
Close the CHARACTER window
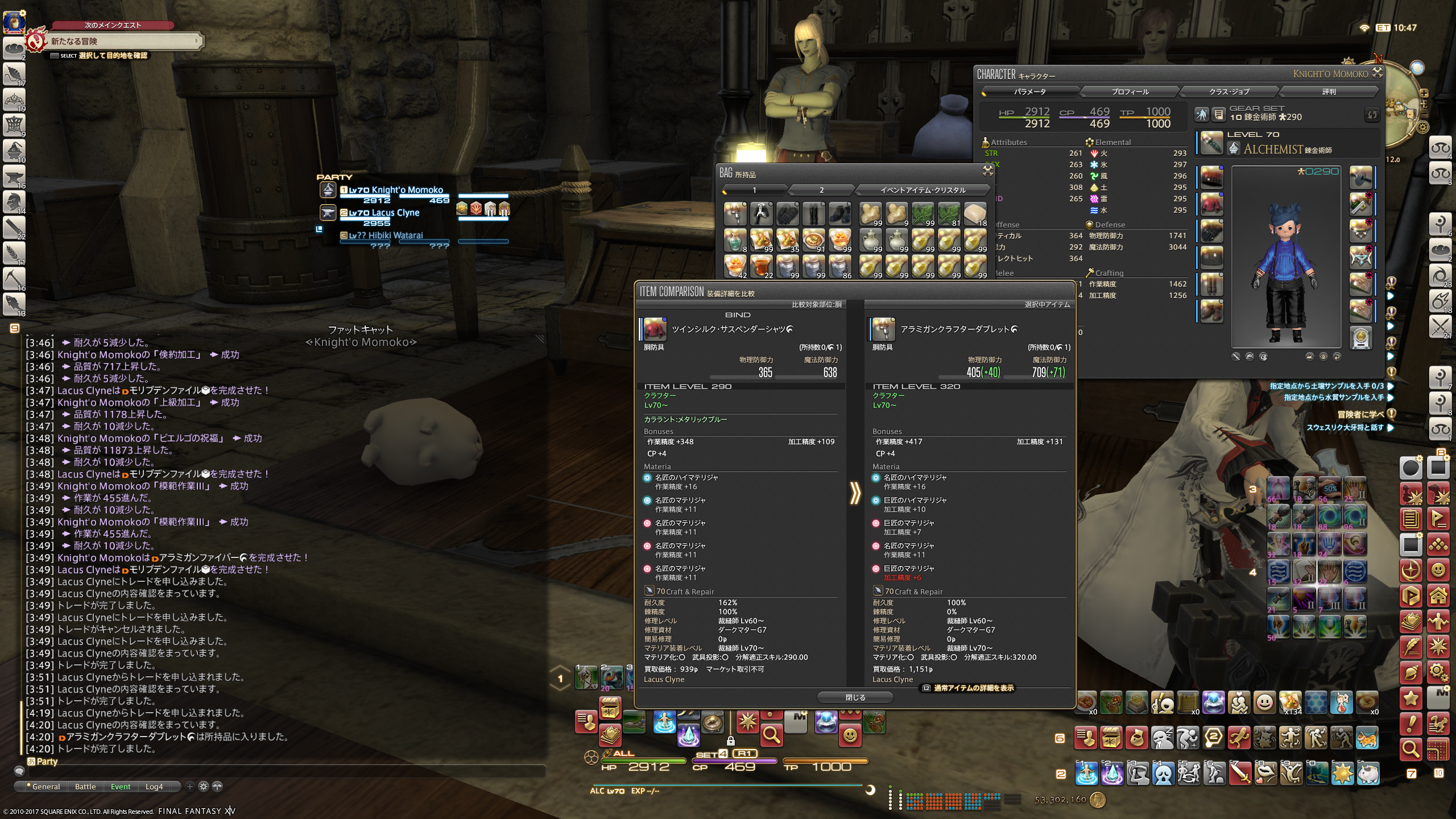(1378, 72)
